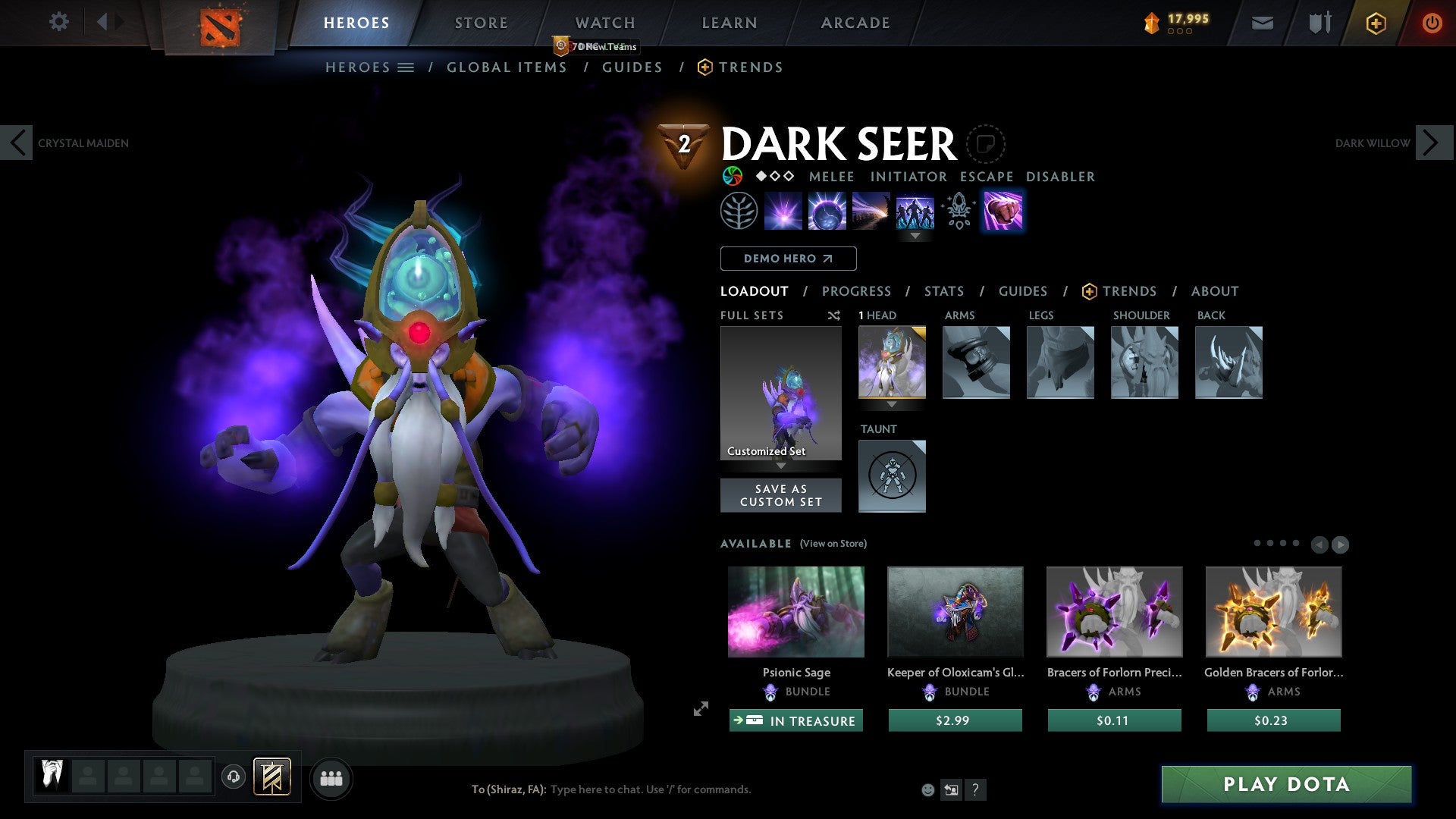Open the mail notifications envelope icon
The image size is (1456, 819).
1263,23
